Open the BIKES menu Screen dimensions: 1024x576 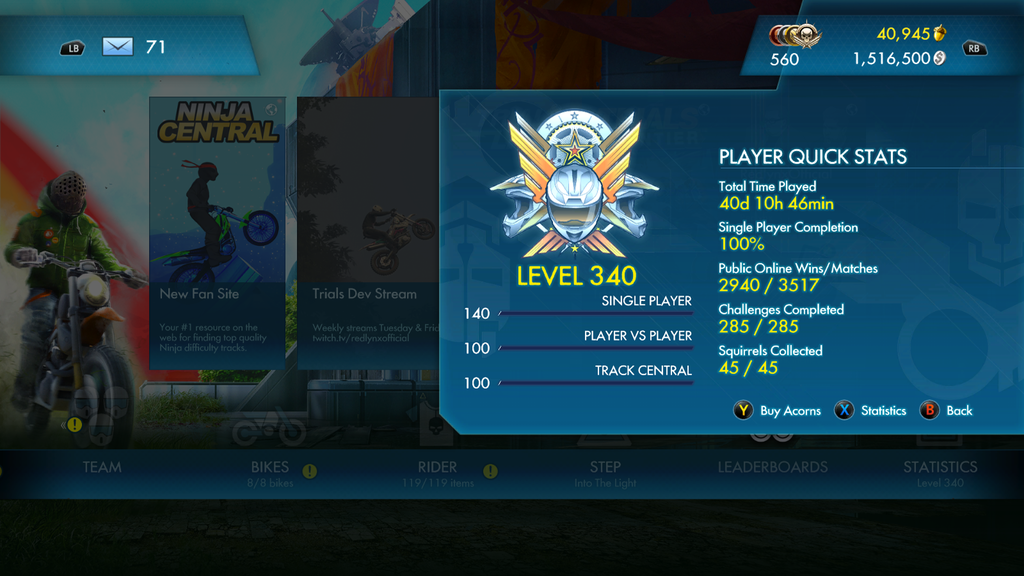(x=269, y=472)
